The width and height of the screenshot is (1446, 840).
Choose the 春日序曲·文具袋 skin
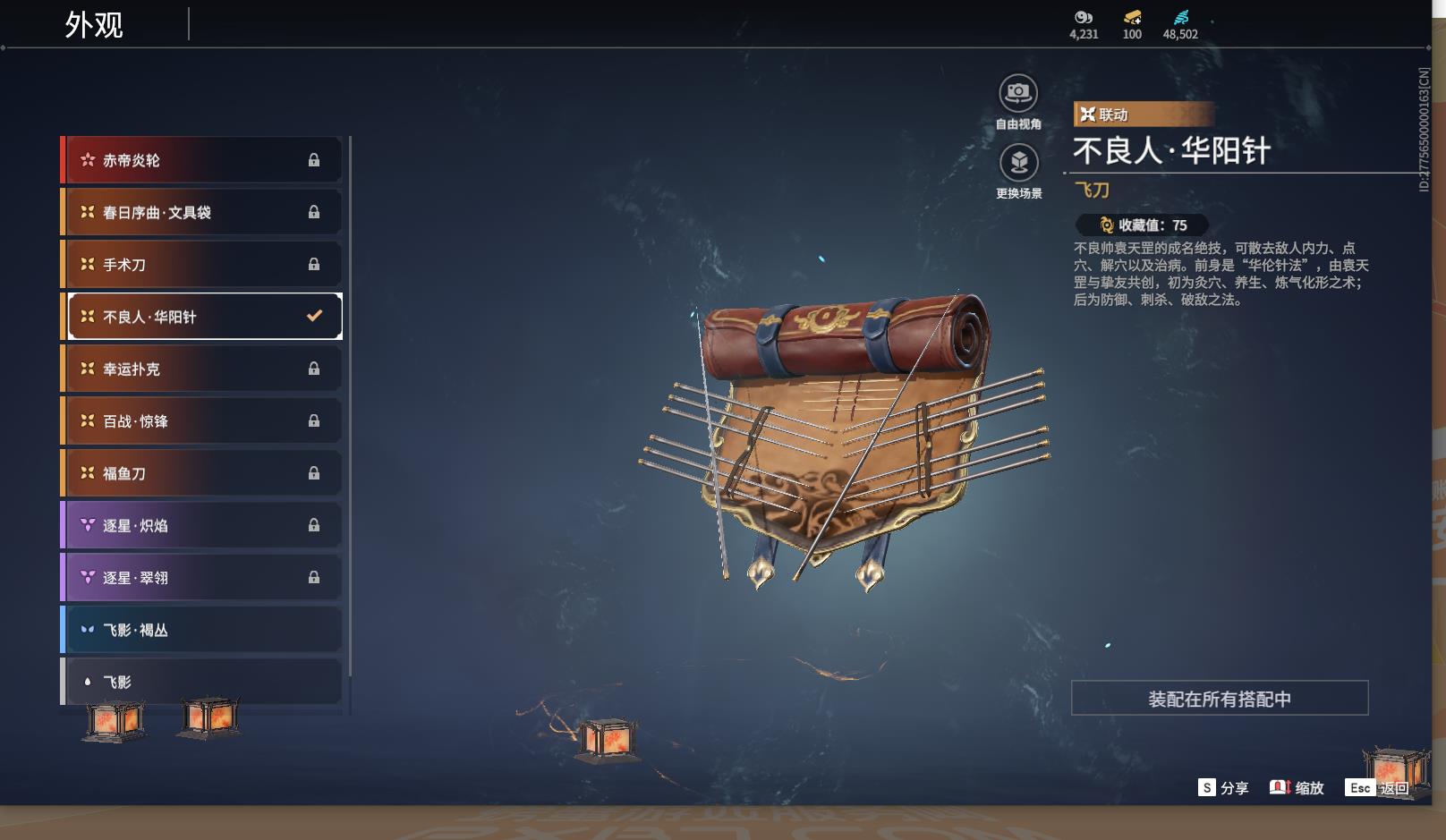(203, 212)
